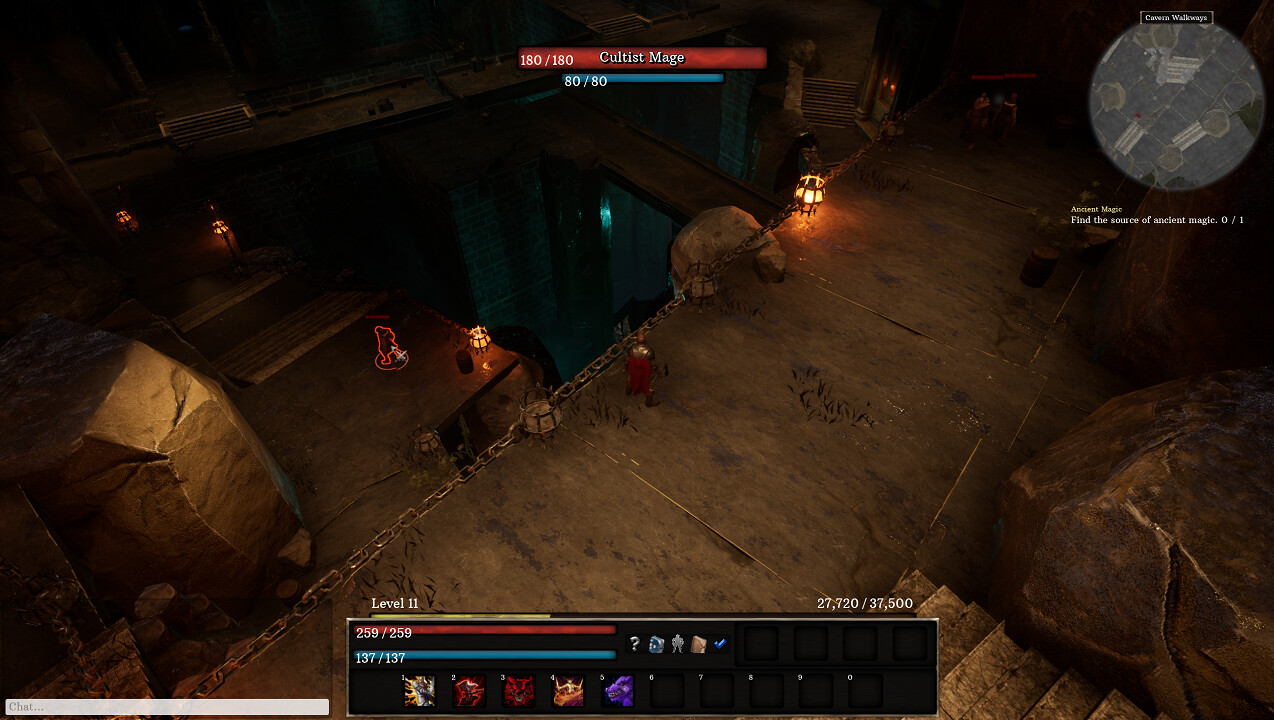Use the red axe strike ability
The image size is (1274, 720).
click(x=469, y=691)
